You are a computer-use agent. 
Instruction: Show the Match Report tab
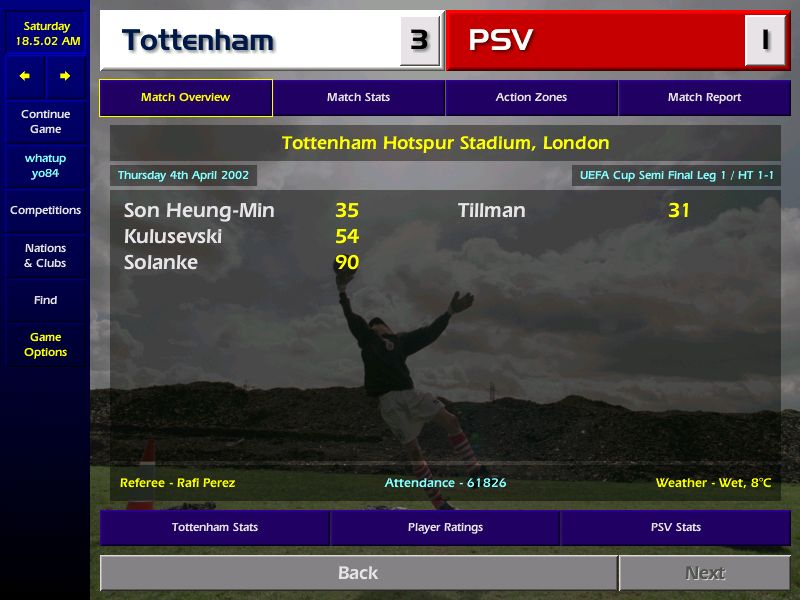(x=704, y=98)
